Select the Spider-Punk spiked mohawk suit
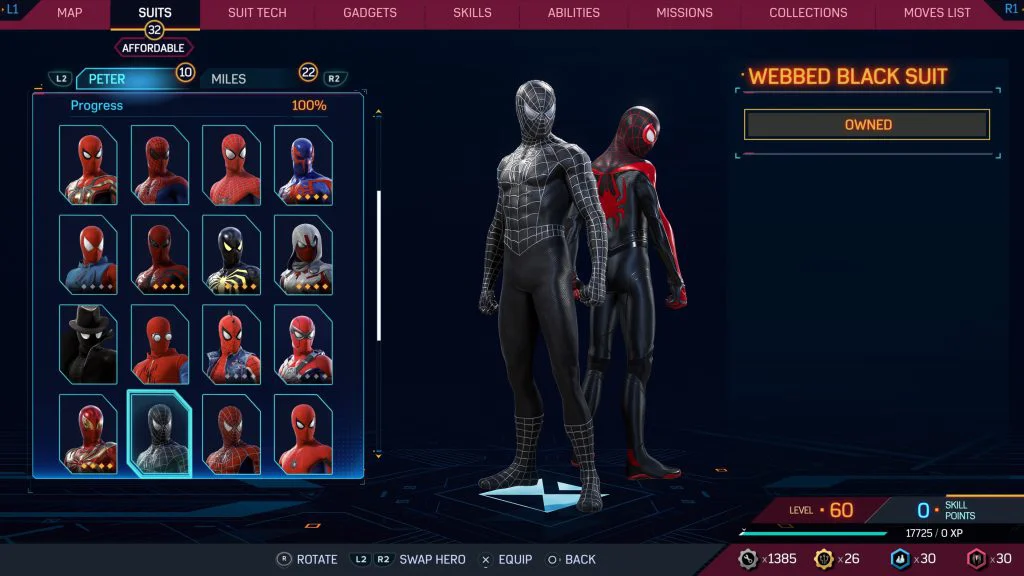This screenshot has width=1024, height=576. 232,344
